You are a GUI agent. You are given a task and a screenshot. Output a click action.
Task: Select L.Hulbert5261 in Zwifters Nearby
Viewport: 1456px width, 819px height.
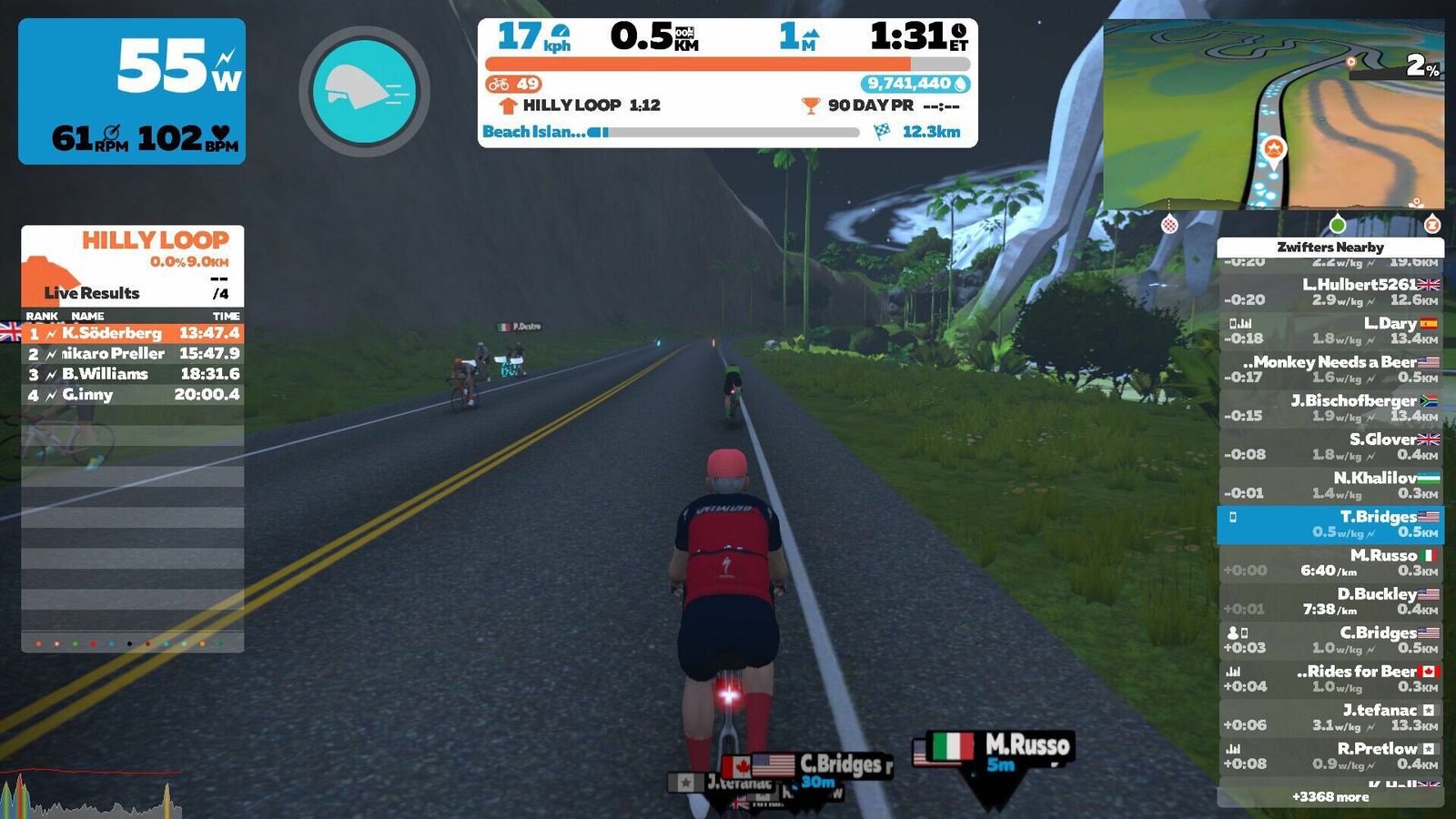click(1330, 292)
